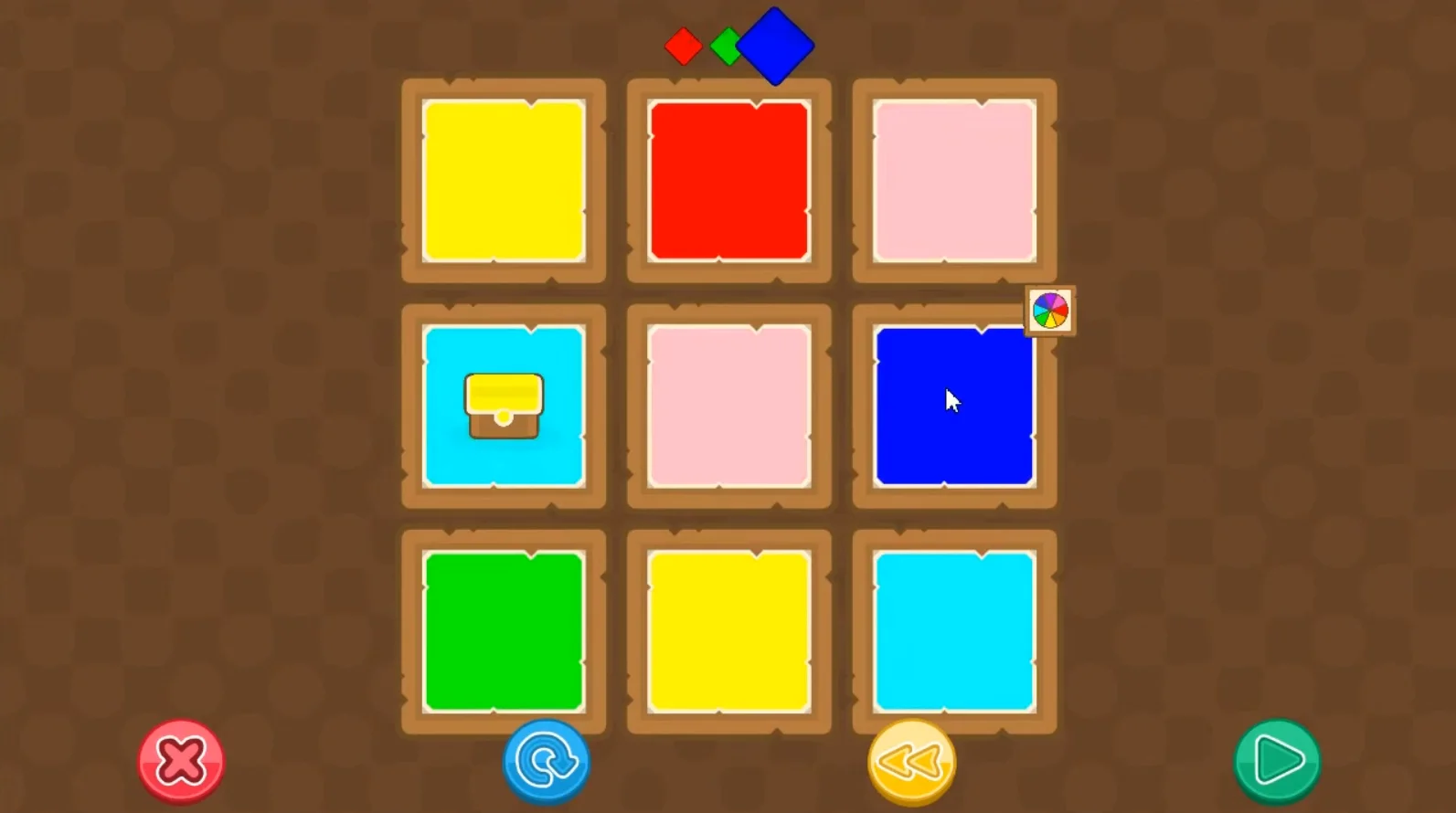1456x813 pixels.
Task: Select the large blue diamond marker
Action: tap(775, 44)
